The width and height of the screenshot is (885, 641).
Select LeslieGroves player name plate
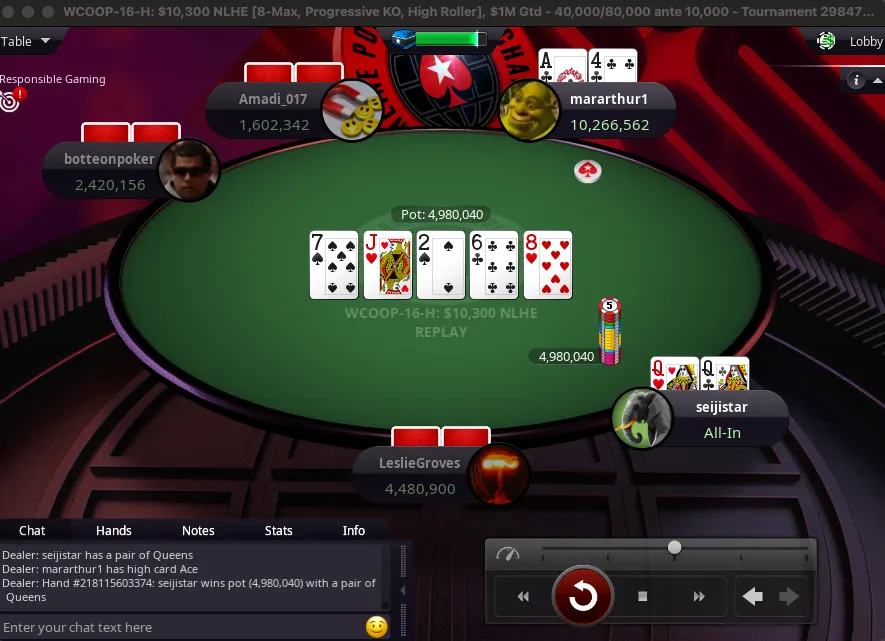click(420, 475)
